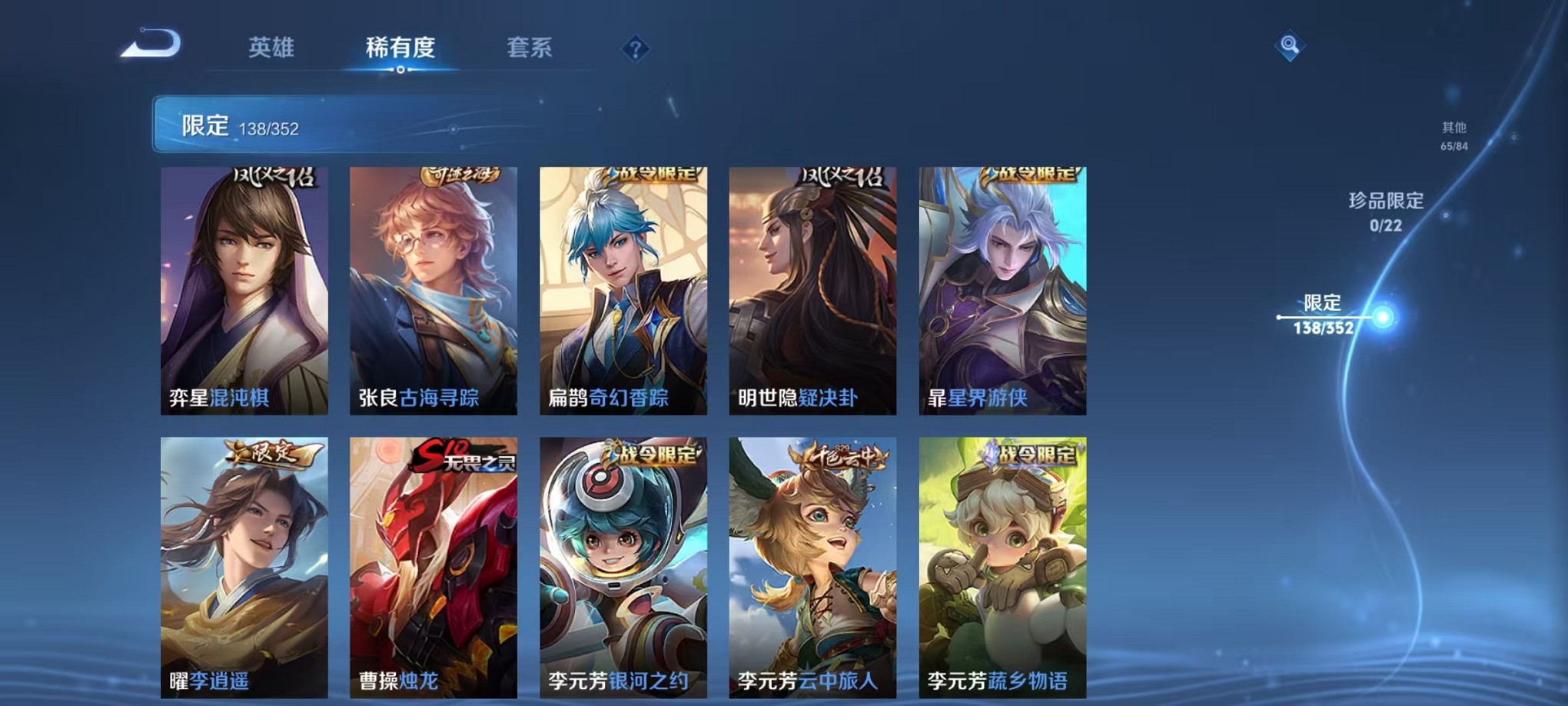
Task: Switch to the 英雄 tab
Action: (271, 48)
